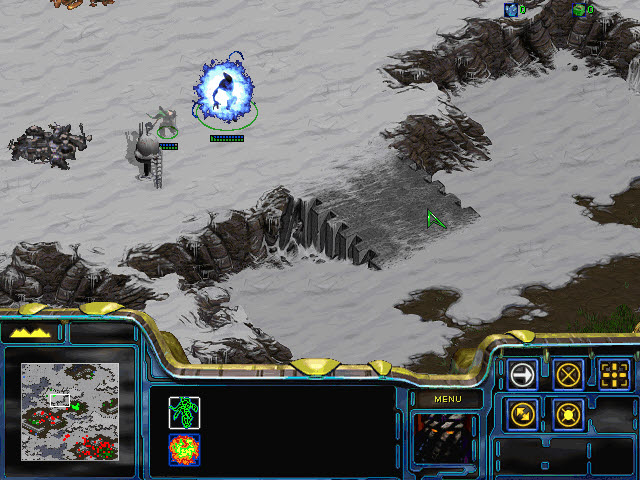Image resolution: width=640 pixels, height=480 pixels.
Task: Issue the Move command arrow
Action: coord(522,374)
